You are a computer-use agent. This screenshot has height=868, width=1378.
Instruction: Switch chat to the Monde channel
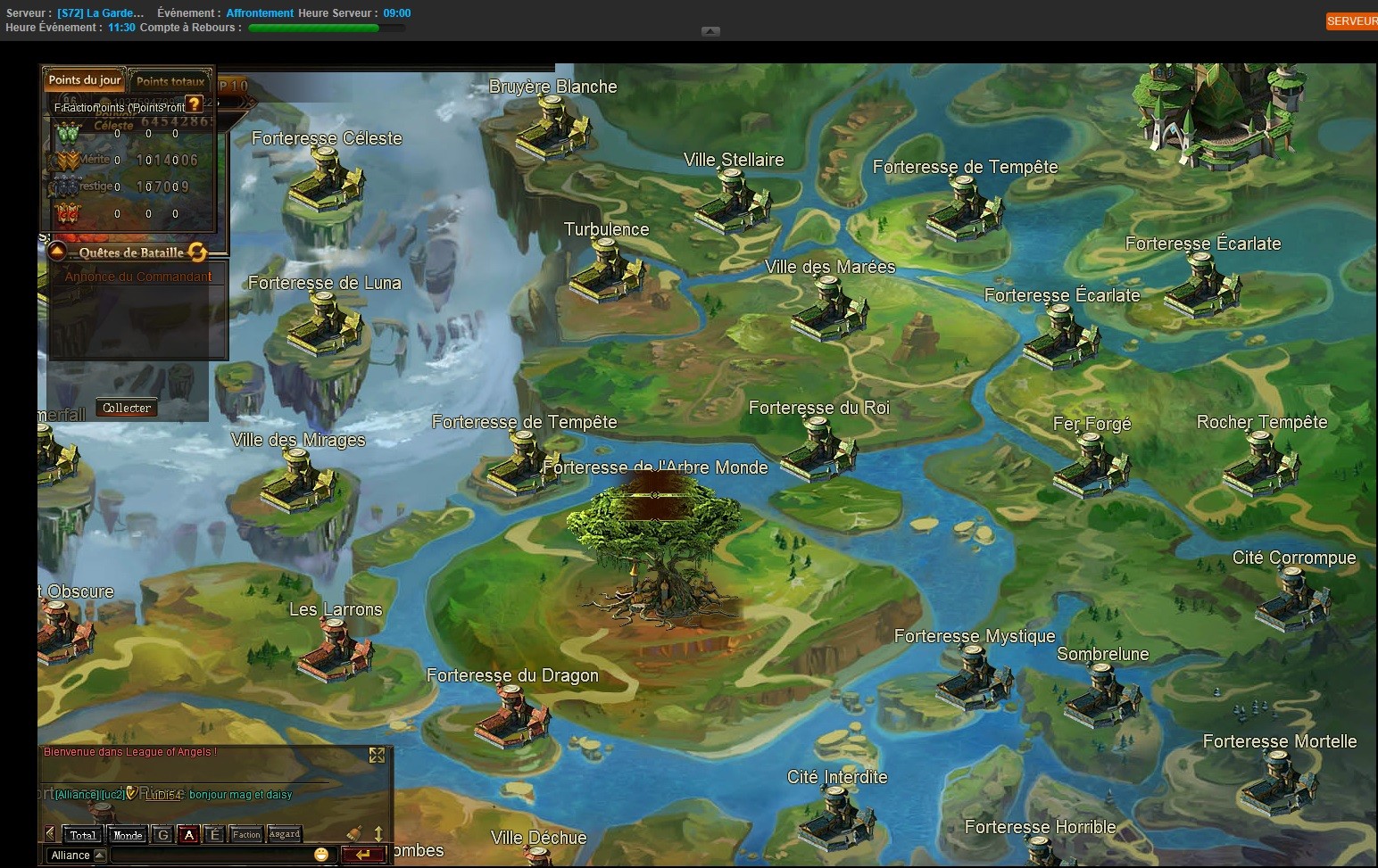point(128,835)
